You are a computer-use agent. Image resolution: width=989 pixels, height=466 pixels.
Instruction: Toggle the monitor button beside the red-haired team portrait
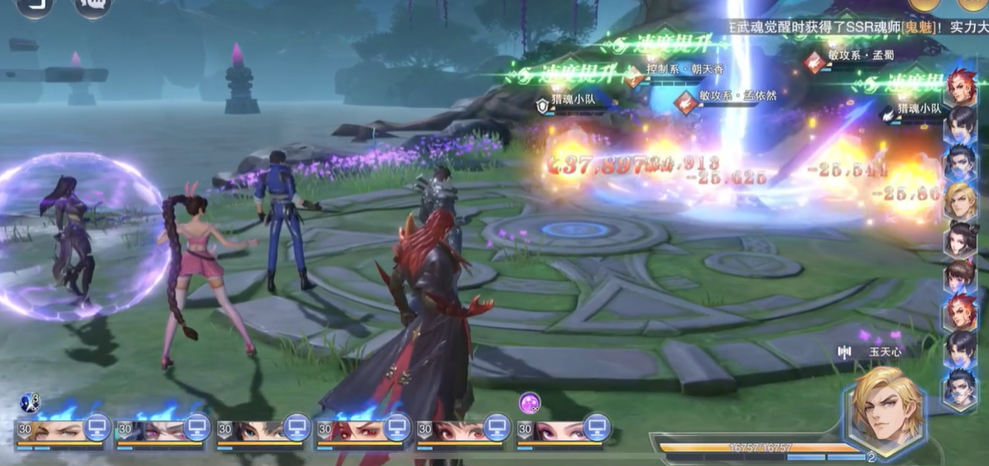click(396, 429)
